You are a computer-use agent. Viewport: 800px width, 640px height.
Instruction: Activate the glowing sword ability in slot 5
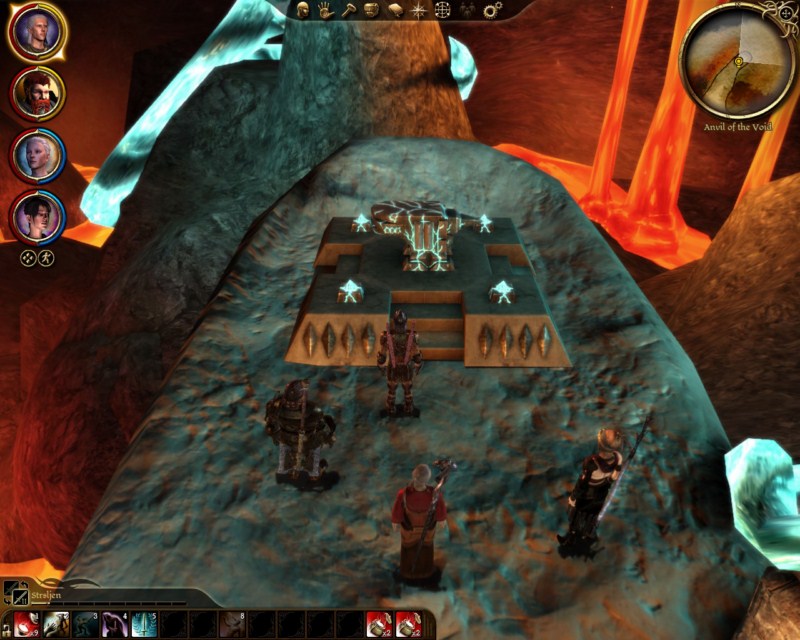tap(144, 624)
